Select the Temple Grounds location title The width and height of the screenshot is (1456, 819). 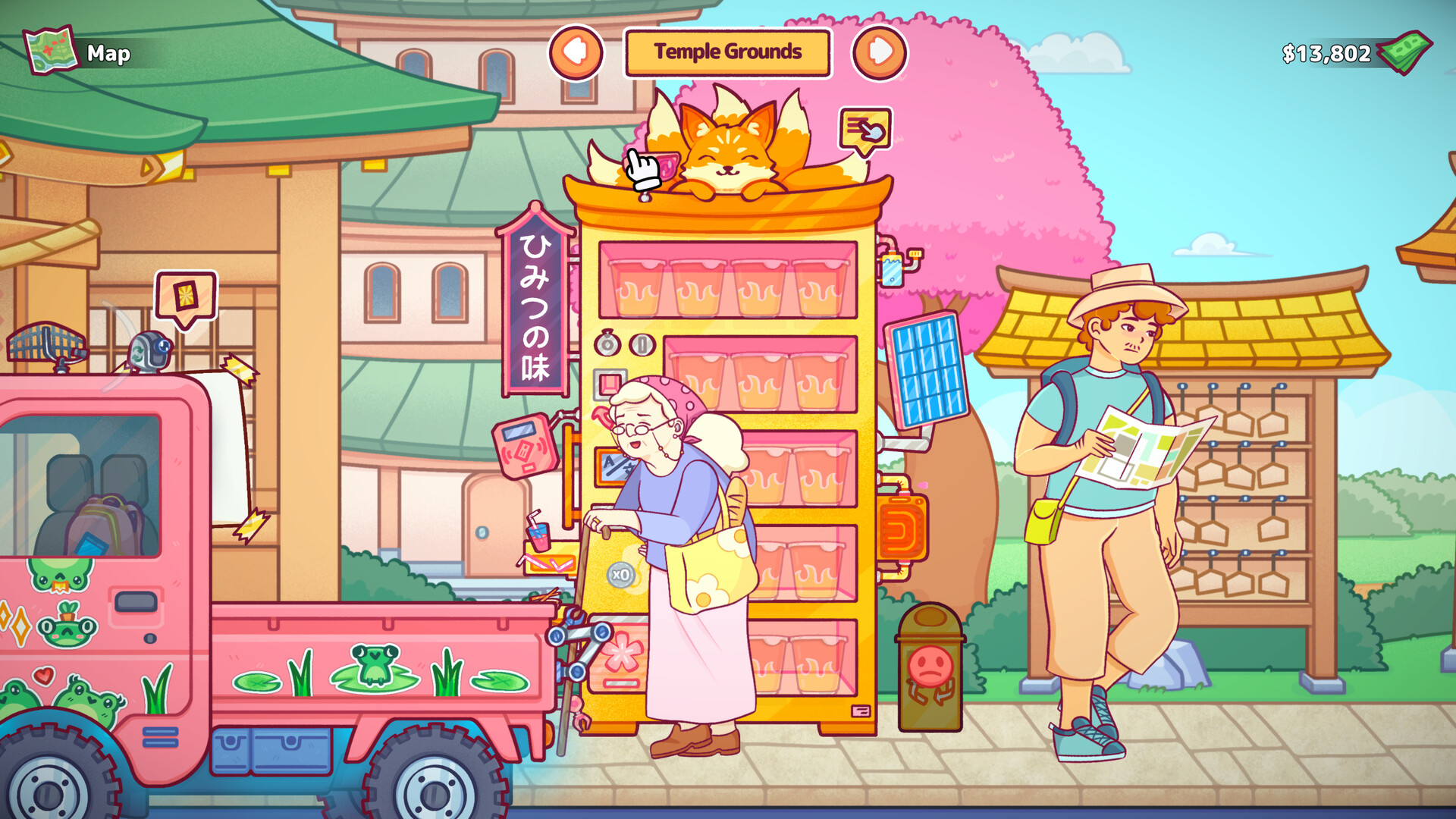[726, 52]
